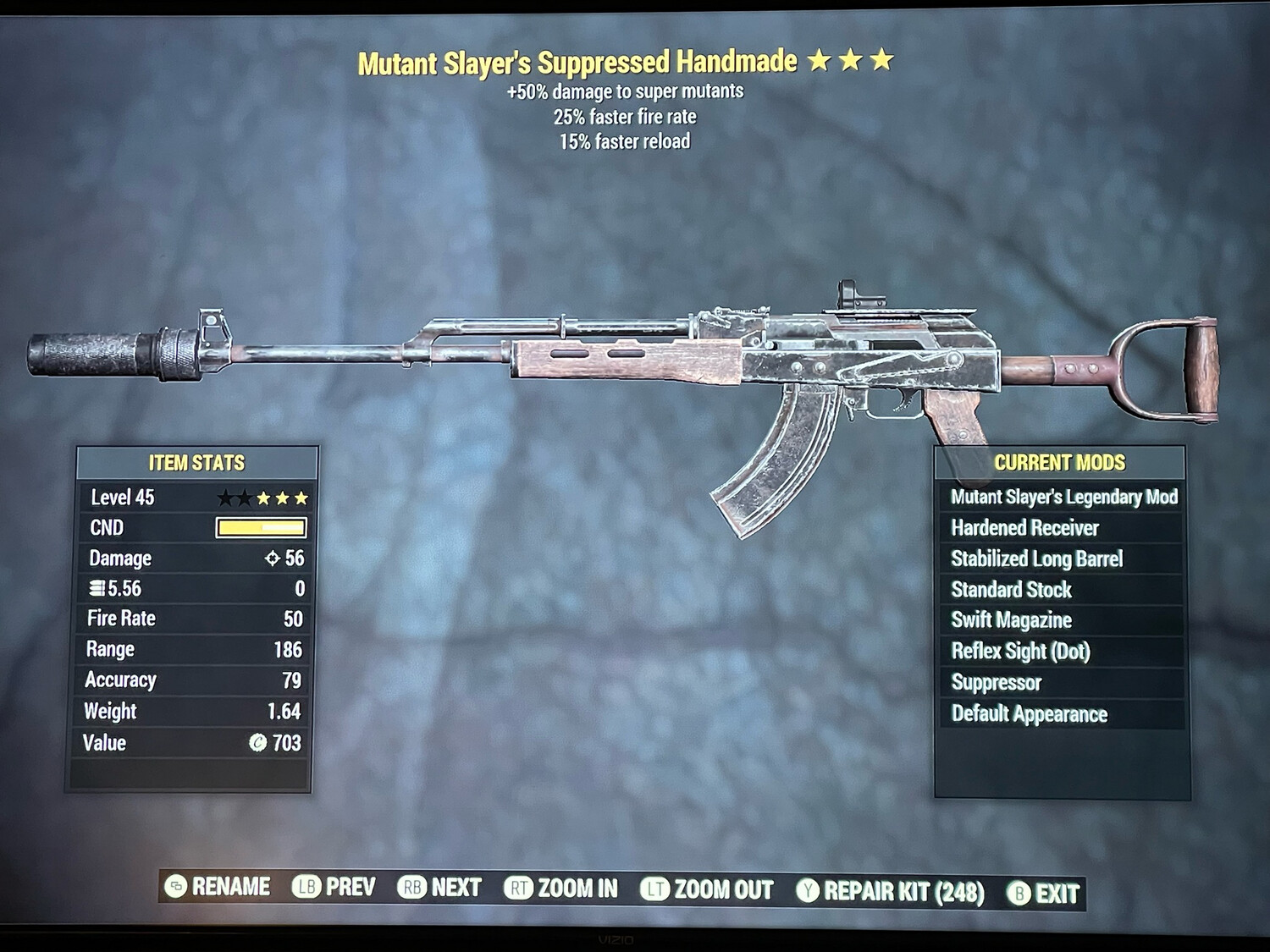Select Mutant Slayer's Legendary Mod row

[x=1063, y=498]
